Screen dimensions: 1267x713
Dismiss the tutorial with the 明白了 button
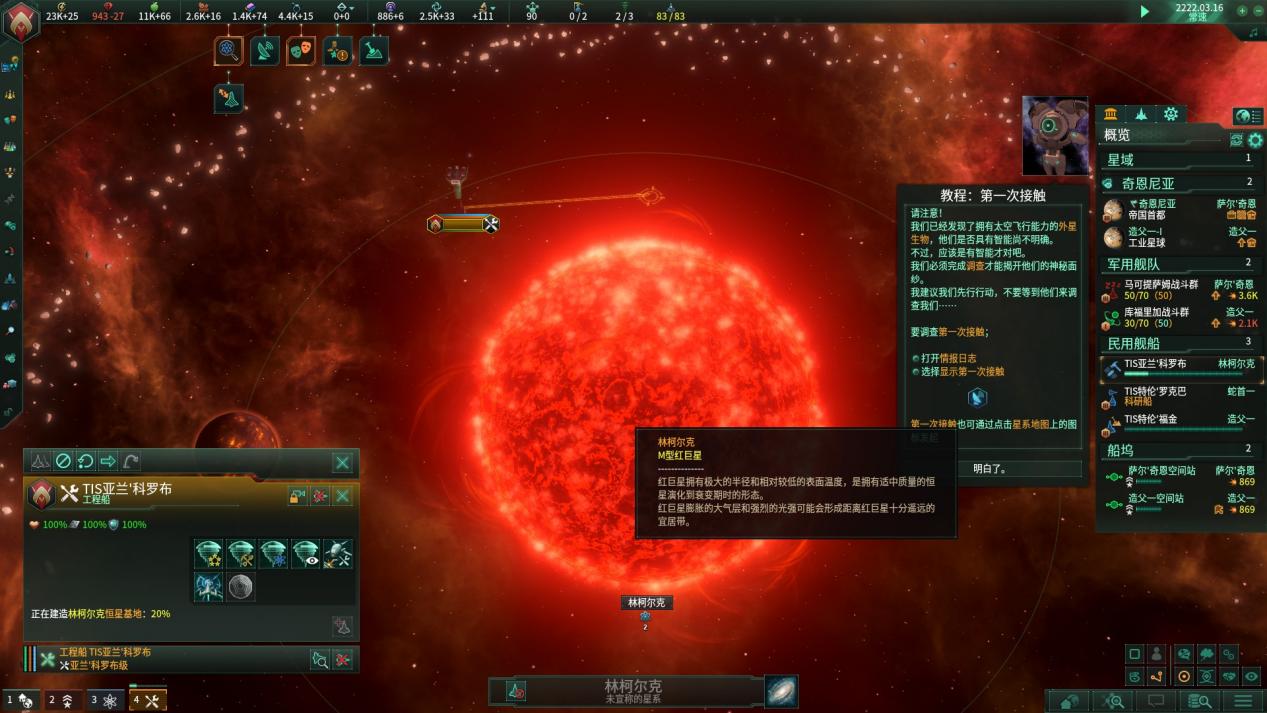click(989, 468)
